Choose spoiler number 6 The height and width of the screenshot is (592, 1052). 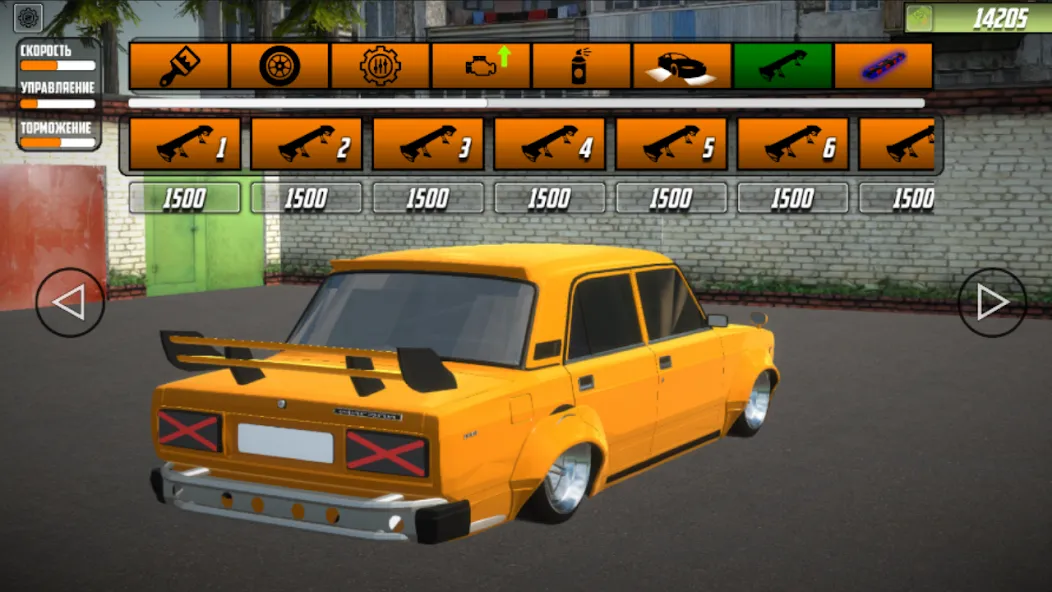coord(793,145)
